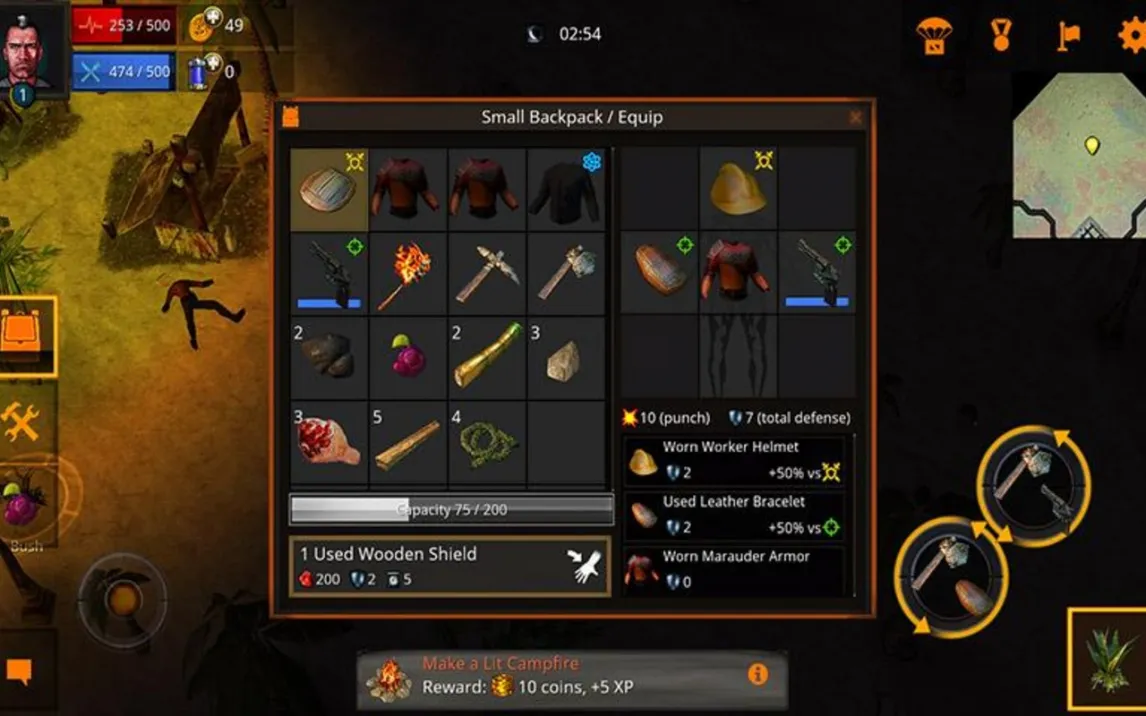The height and width of the screenshot is (716, 1146).
Task: Open the crafting hammer and wrench menu
Action: click(x=22, y=422)
